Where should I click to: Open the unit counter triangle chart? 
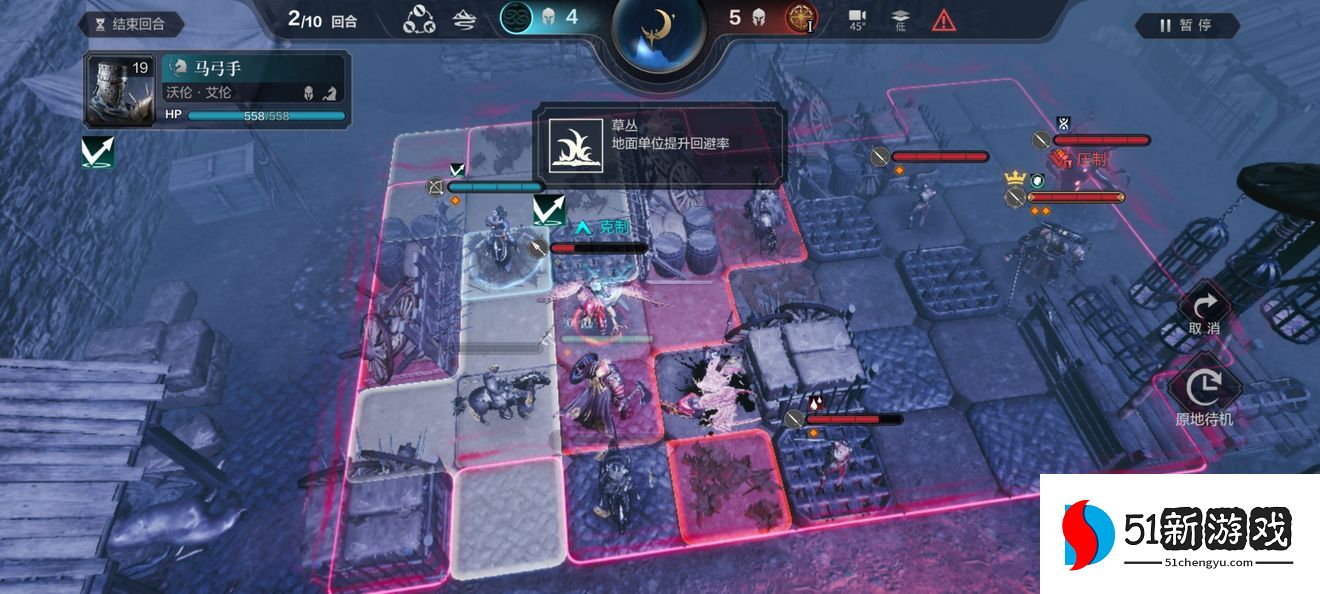(x=419, y=19)
